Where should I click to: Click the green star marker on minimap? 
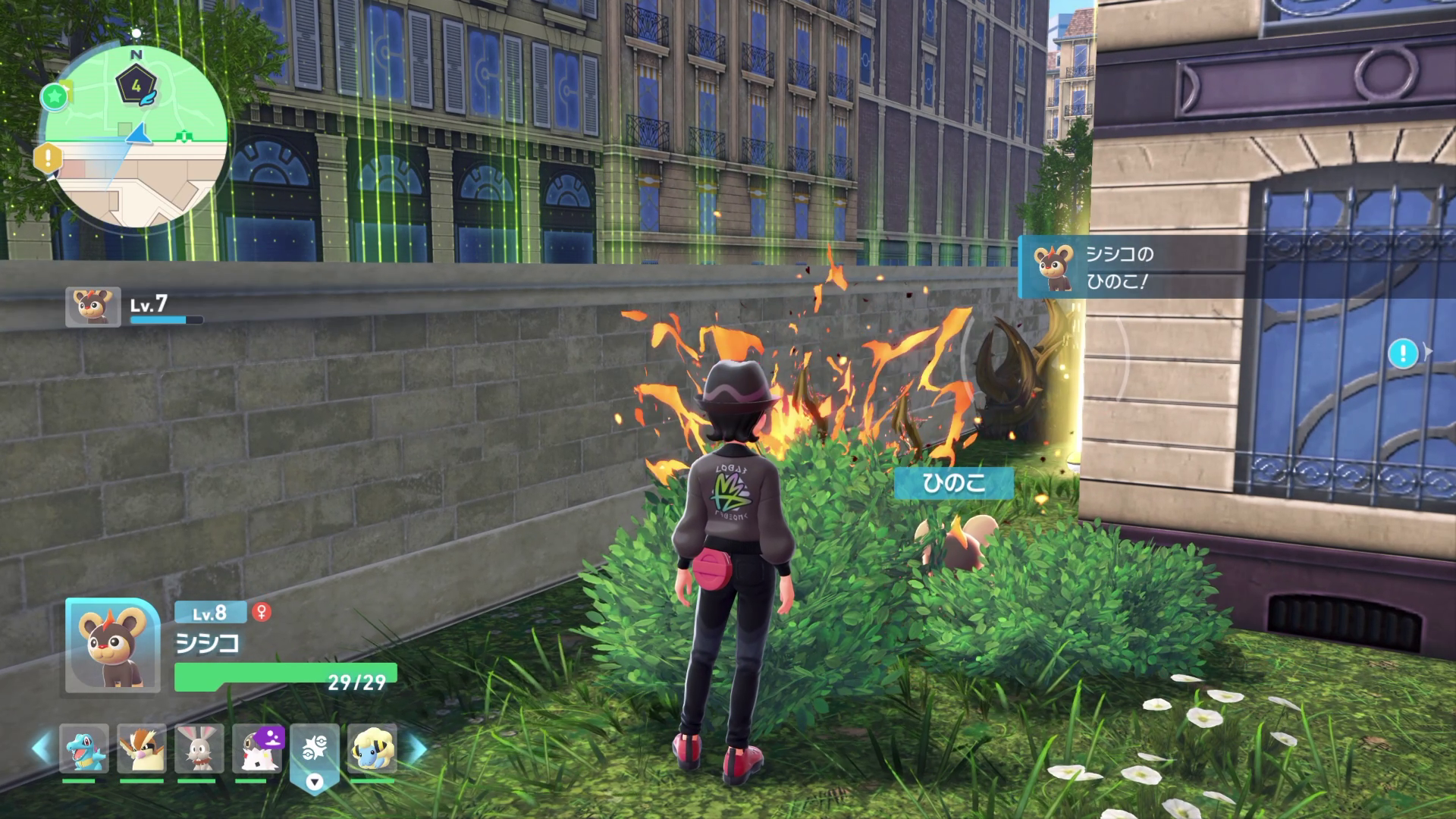[x=54, y=96]
